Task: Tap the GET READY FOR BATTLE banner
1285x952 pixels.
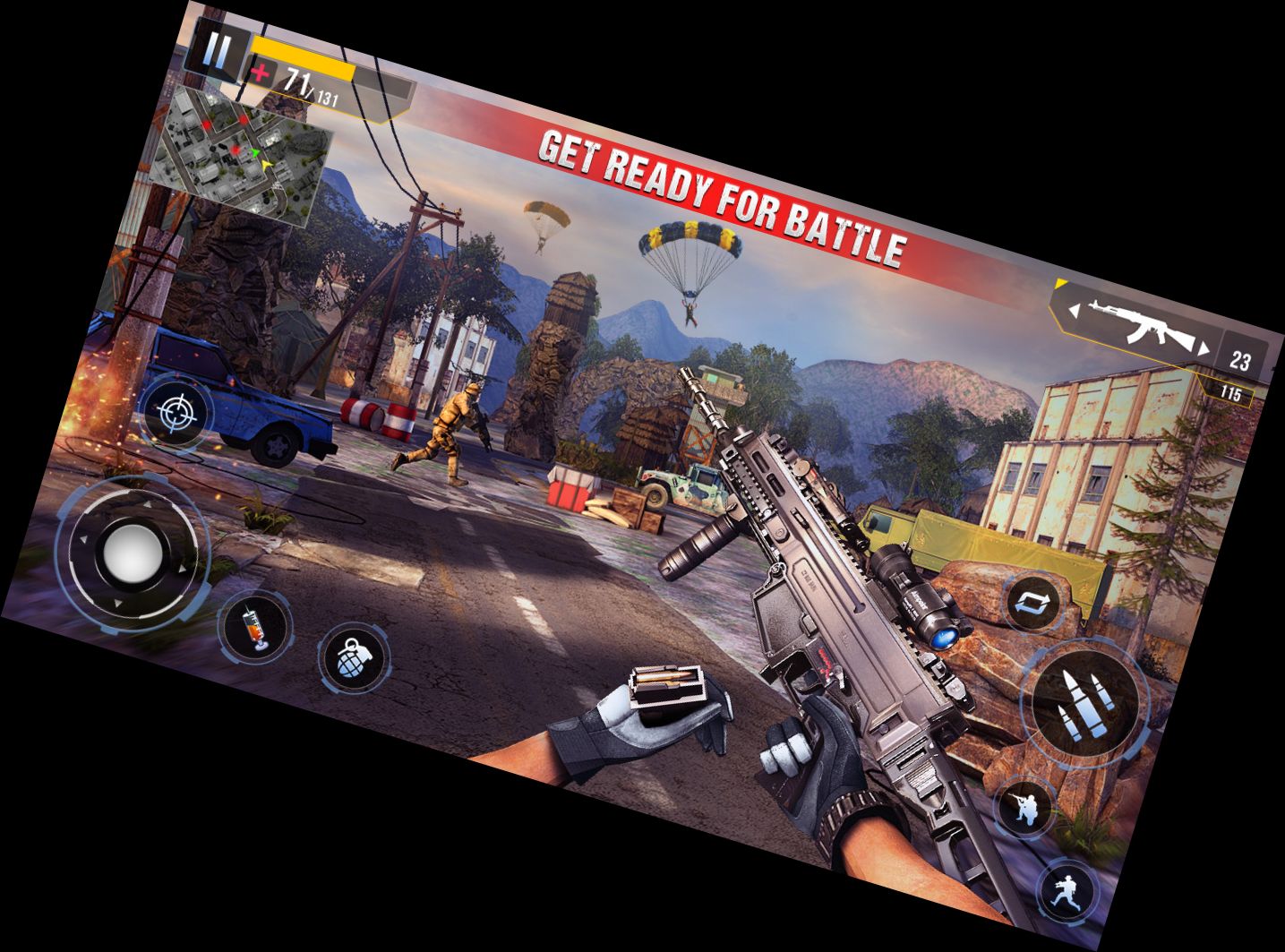Action: (x=721, y=195)
